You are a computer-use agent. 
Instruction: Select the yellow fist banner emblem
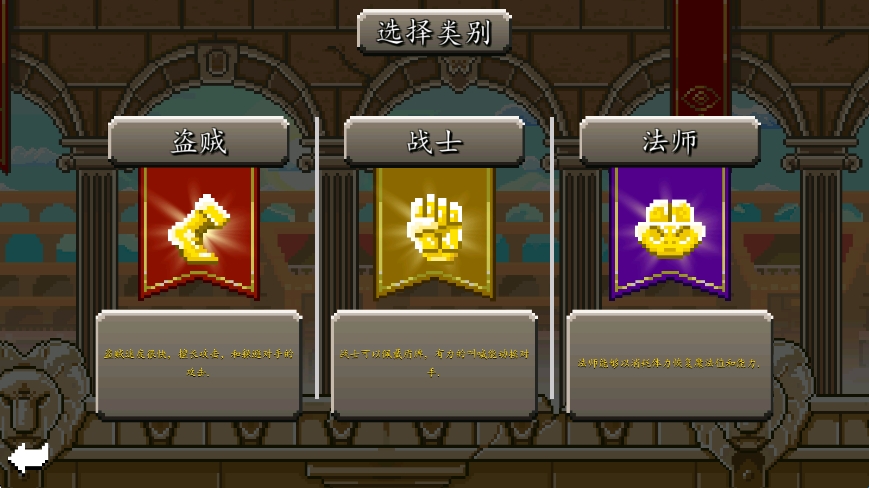[434, 230]
